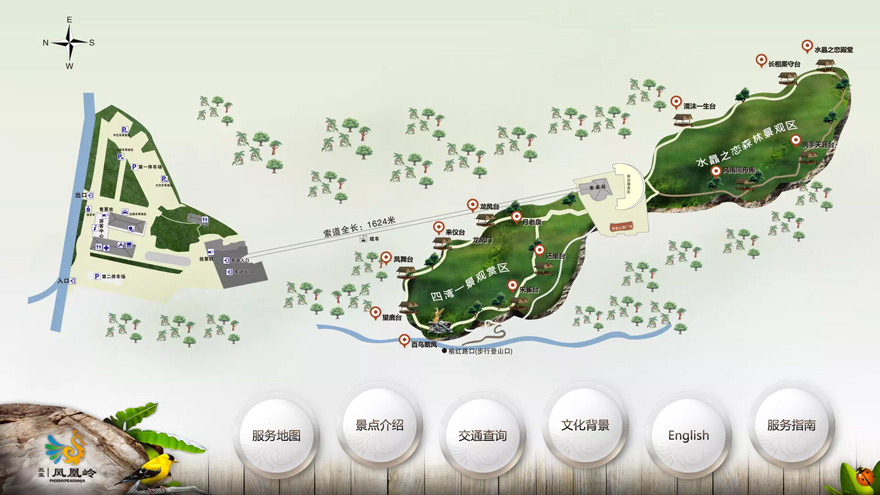Image resolution: width=880 pixels, height=495 pixels.
Task: Choose the 凤舞台 map marker
Action: tap(386, 257)
